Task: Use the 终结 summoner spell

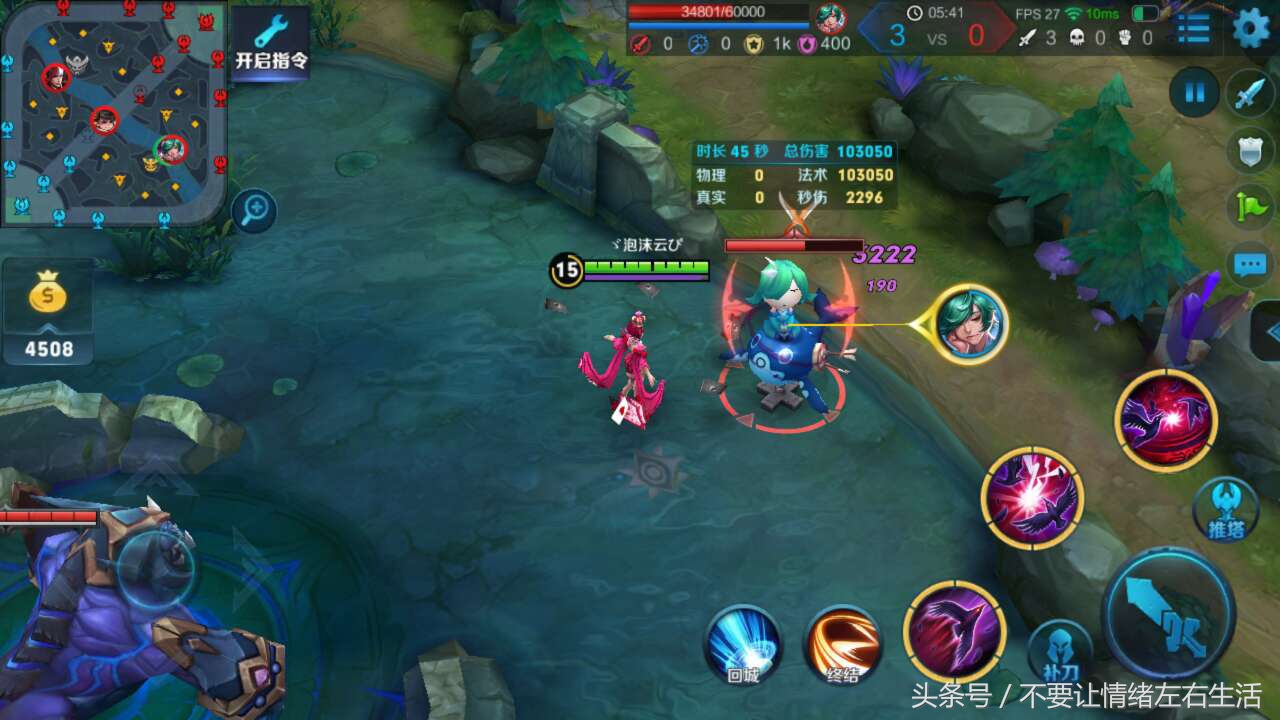Action: point(843,645)
